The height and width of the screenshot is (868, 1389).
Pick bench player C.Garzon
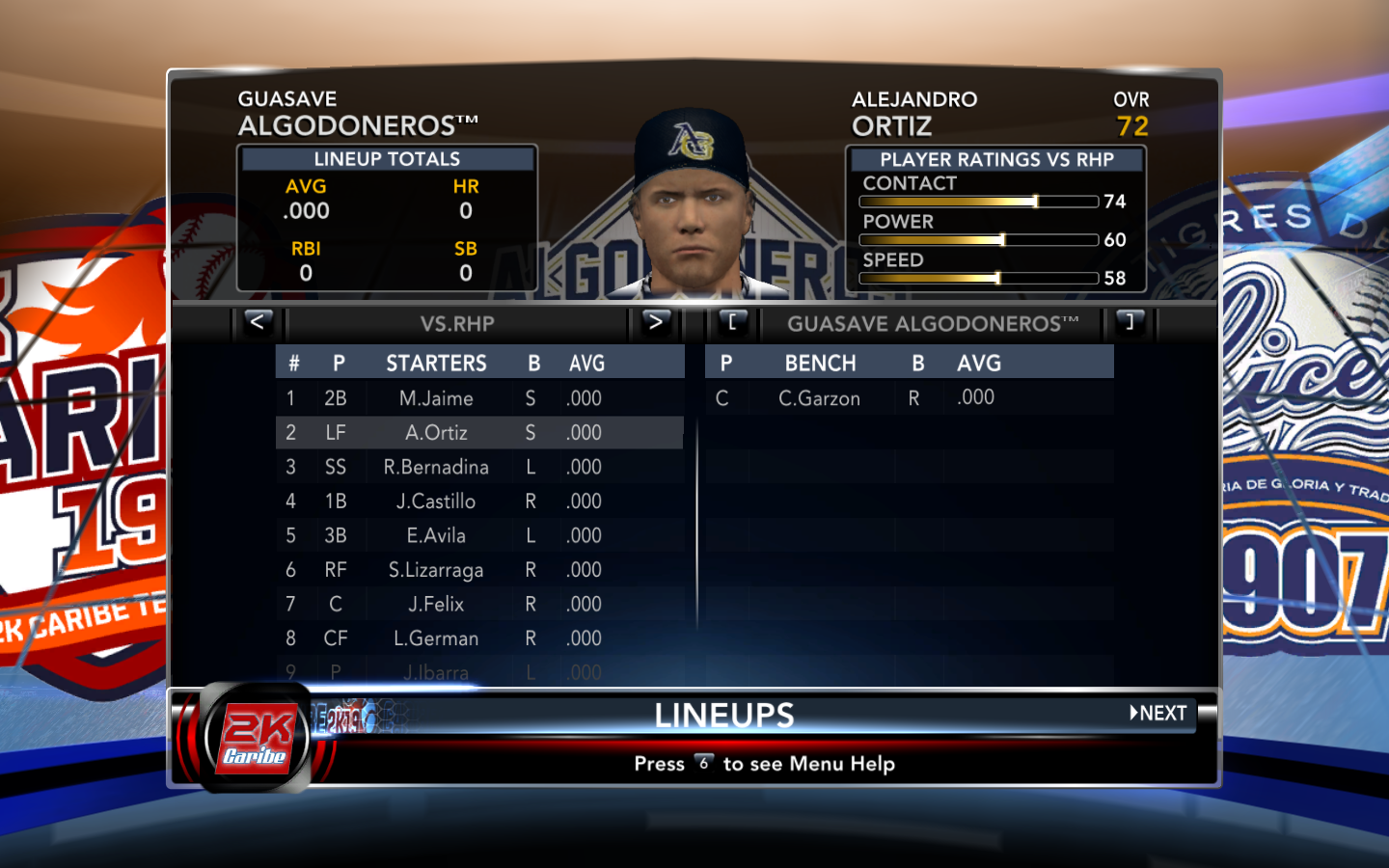point(819,398)
